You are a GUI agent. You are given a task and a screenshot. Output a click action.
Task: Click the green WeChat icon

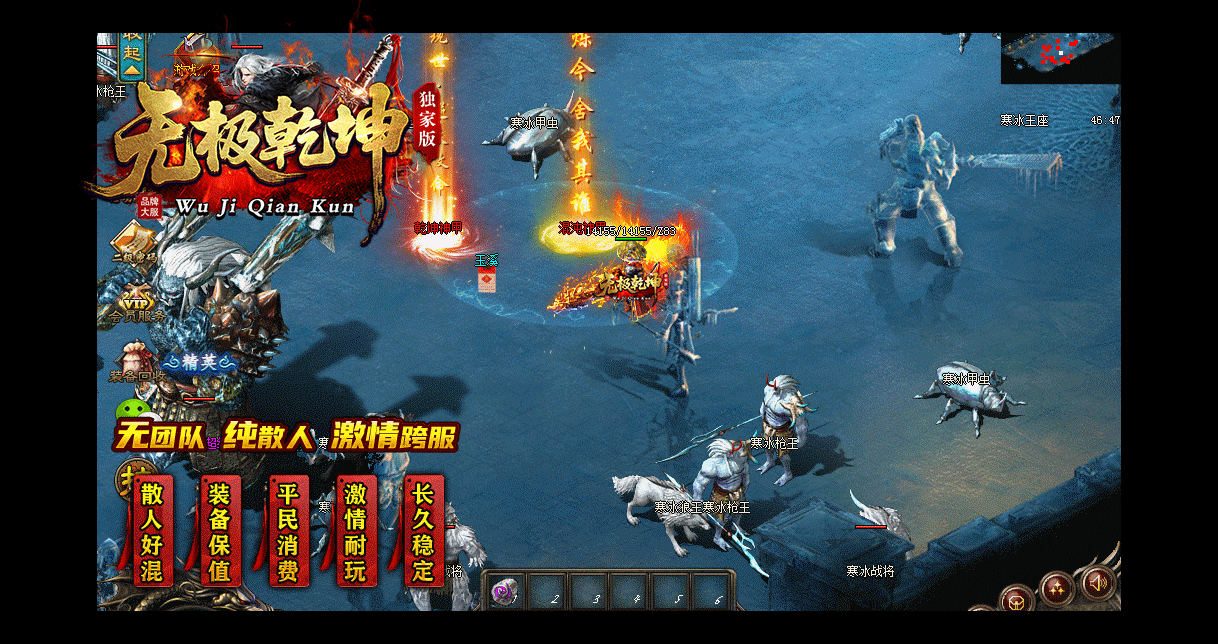[131, 411]
